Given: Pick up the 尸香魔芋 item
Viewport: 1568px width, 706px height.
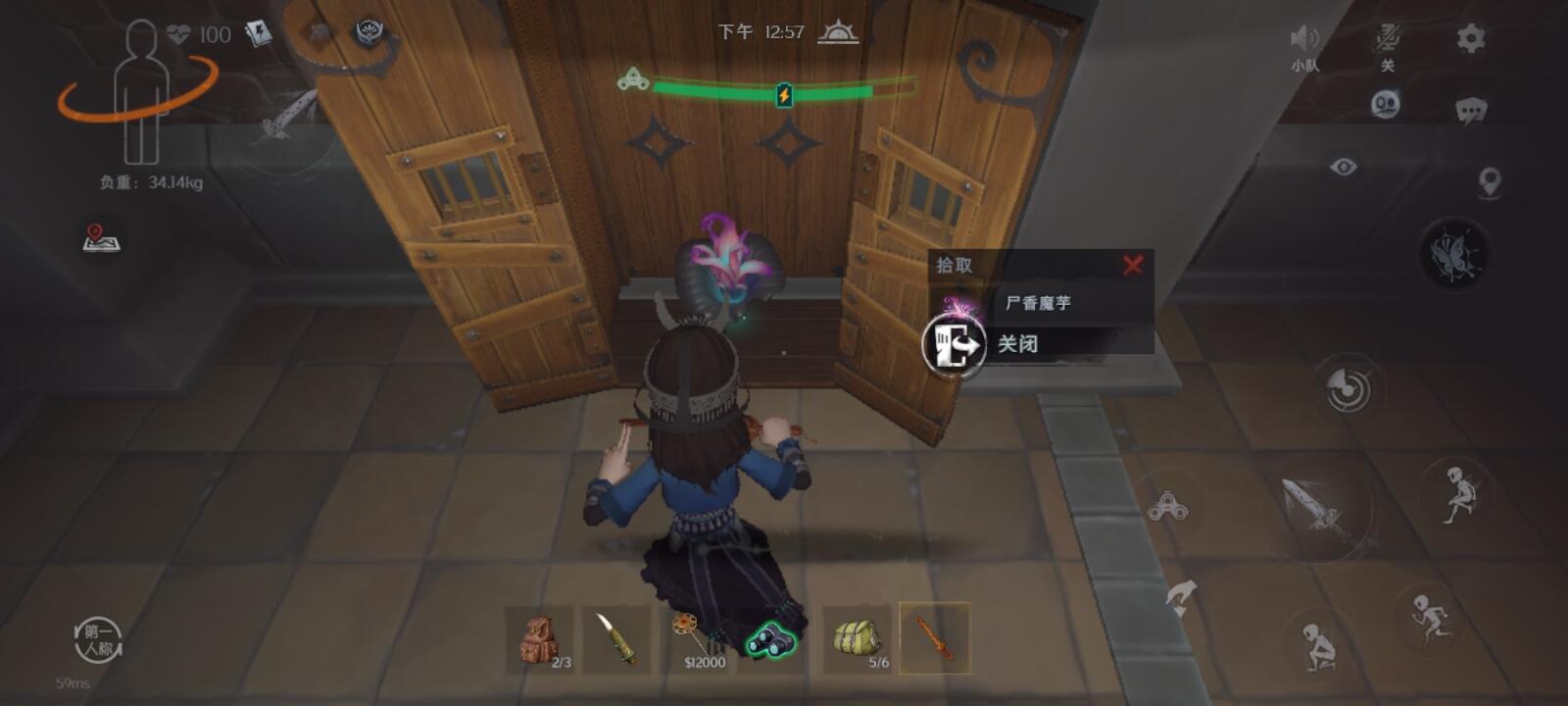Looking at the screenshot, I should (1039, 303).
